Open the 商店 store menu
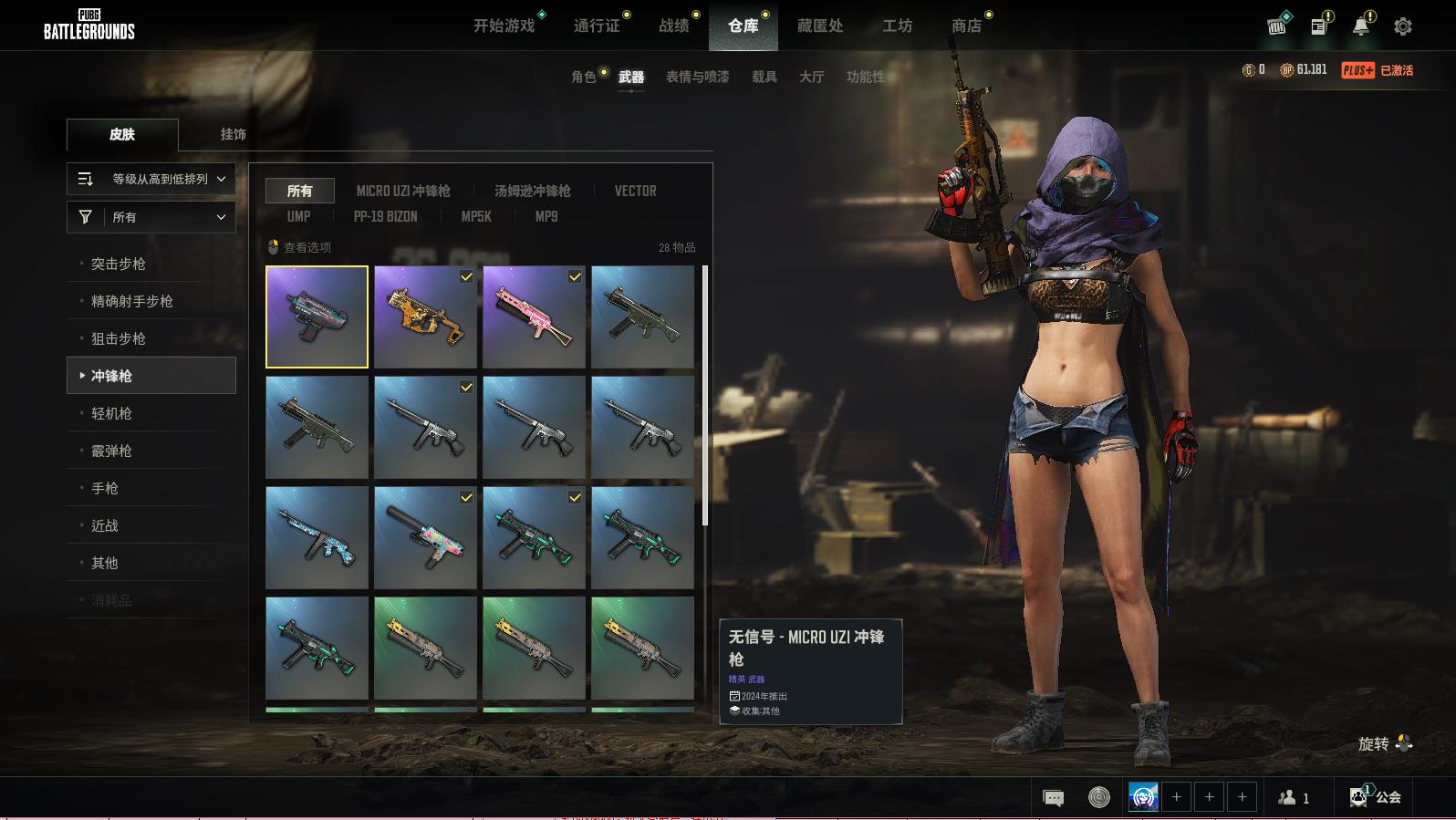The image size is (1456, 820). coord(966,26)
